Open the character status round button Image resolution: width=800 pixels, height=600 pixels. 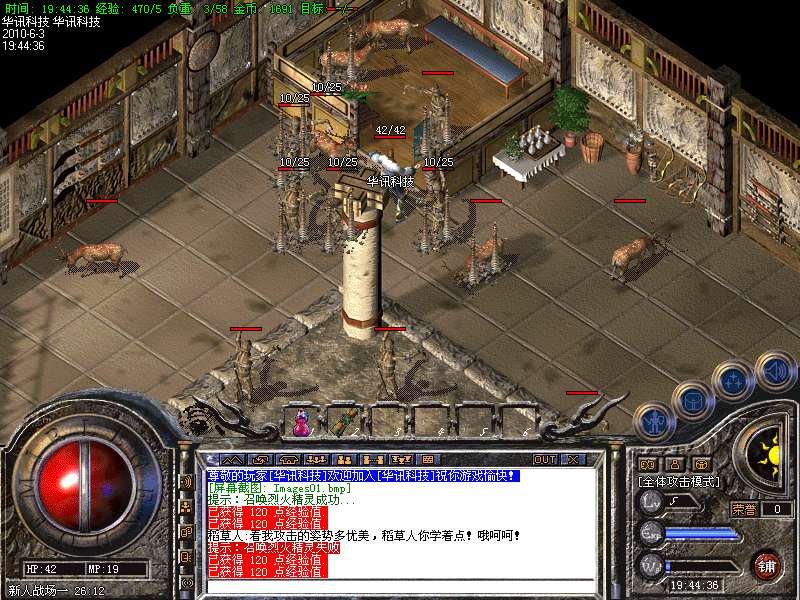[653, 423]
